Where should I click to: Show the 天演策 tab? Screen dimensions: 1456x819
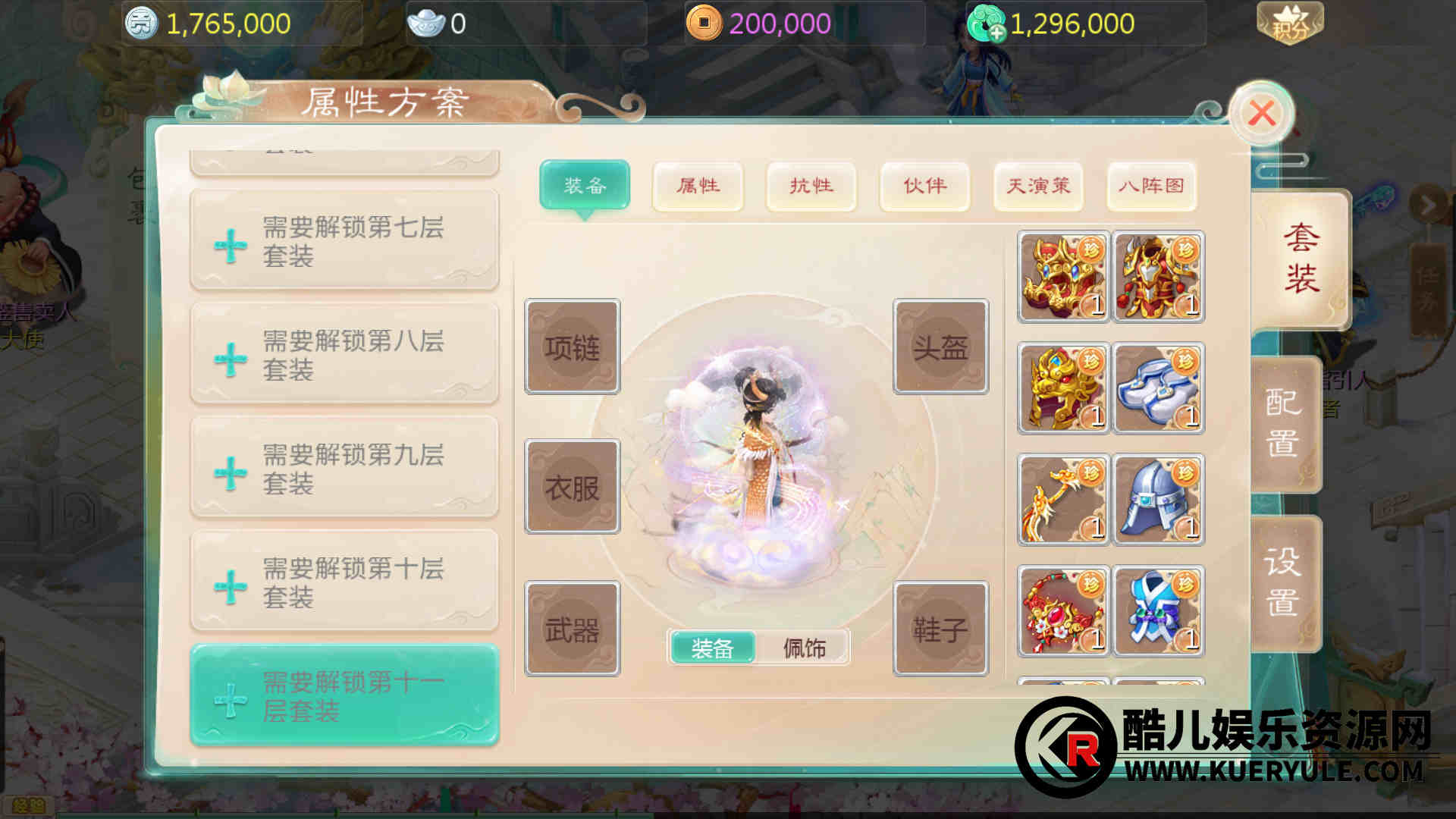[1038, 186]
